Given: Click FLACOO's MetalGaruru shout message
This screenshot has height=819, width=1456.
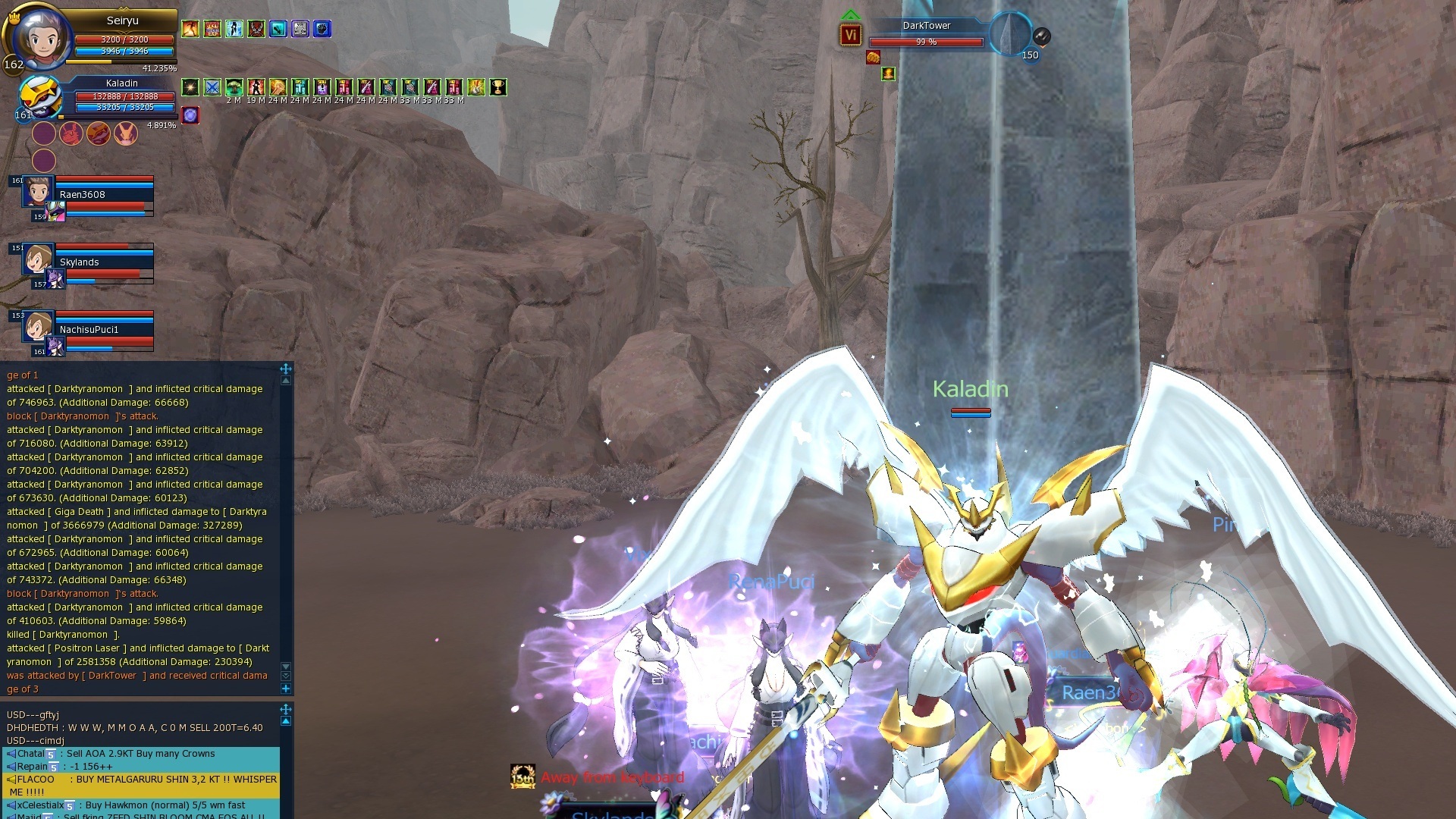Looking at the screenshot, I should pyautogui.click(x=141, y=785).
